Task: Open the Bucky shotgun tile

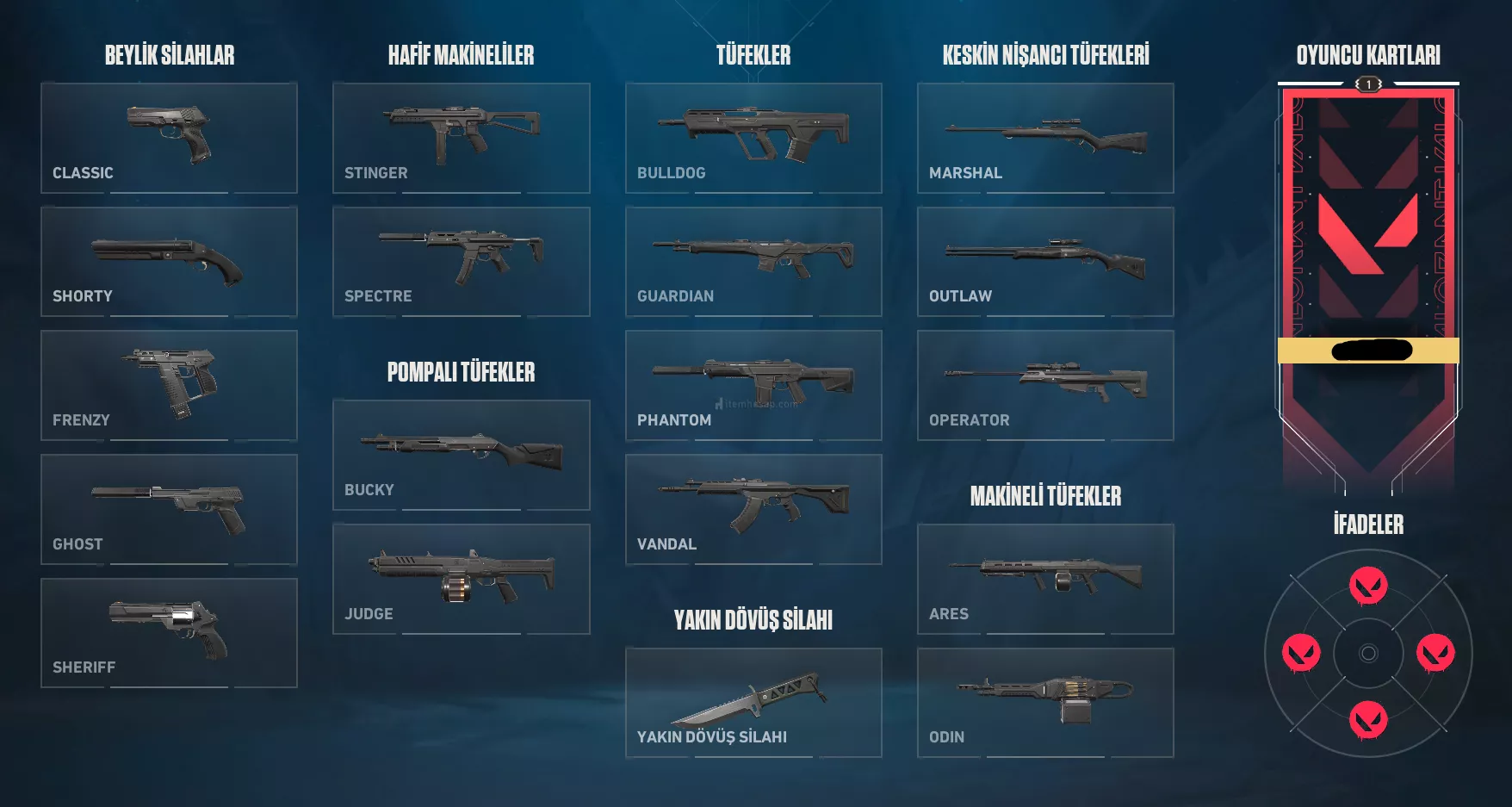Action: (461, 455)
